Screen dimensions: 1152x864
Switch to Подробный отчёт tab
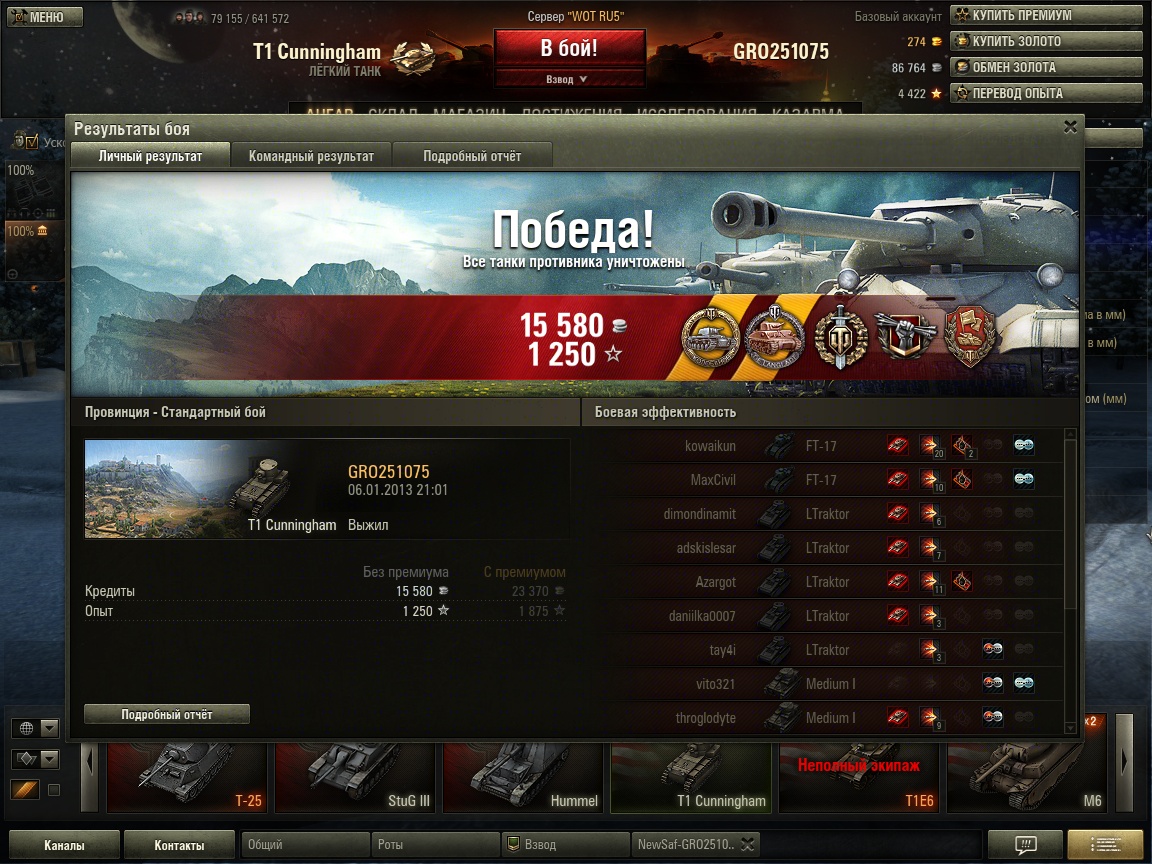[x=472, y=156]
